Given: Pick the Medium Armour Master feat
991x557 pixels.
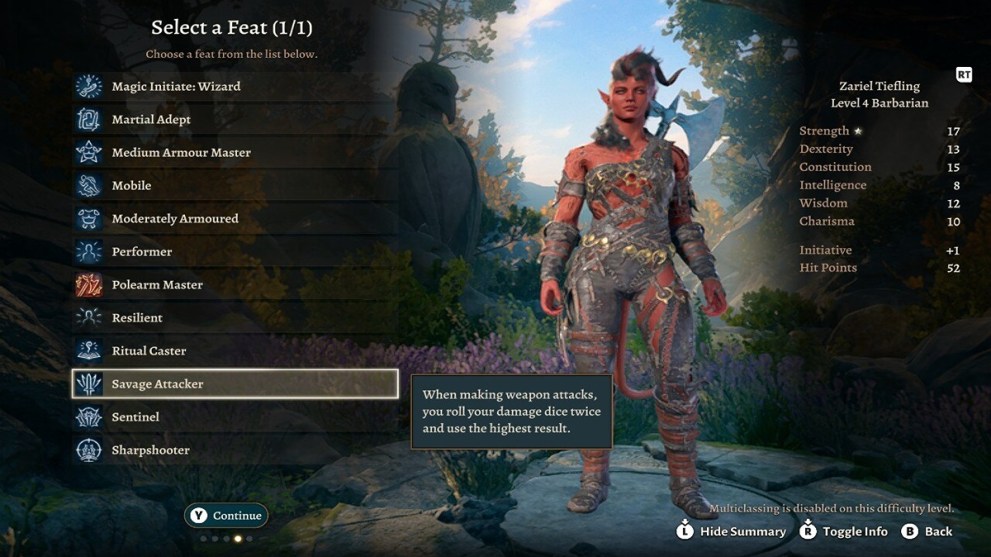Looking at the screenshot, I should tap(181, 153).
